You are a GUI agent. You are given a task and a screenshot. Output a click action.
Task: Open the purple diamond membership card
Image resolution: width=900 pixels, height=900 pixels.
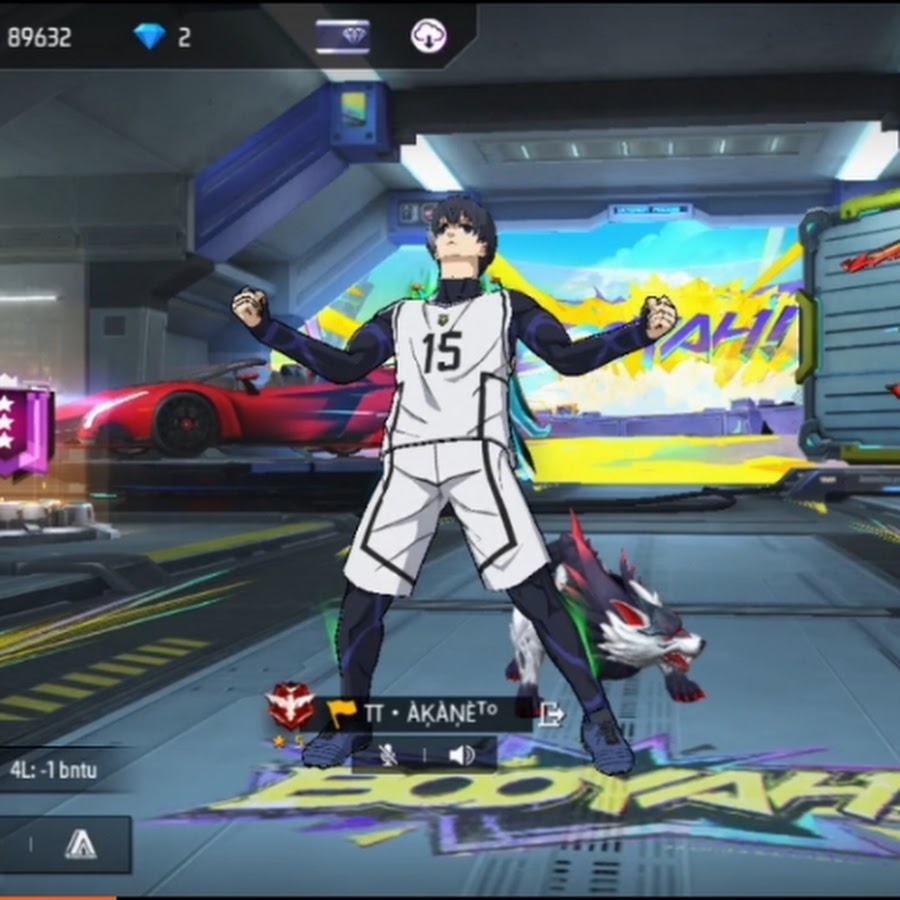click(343, 37)
